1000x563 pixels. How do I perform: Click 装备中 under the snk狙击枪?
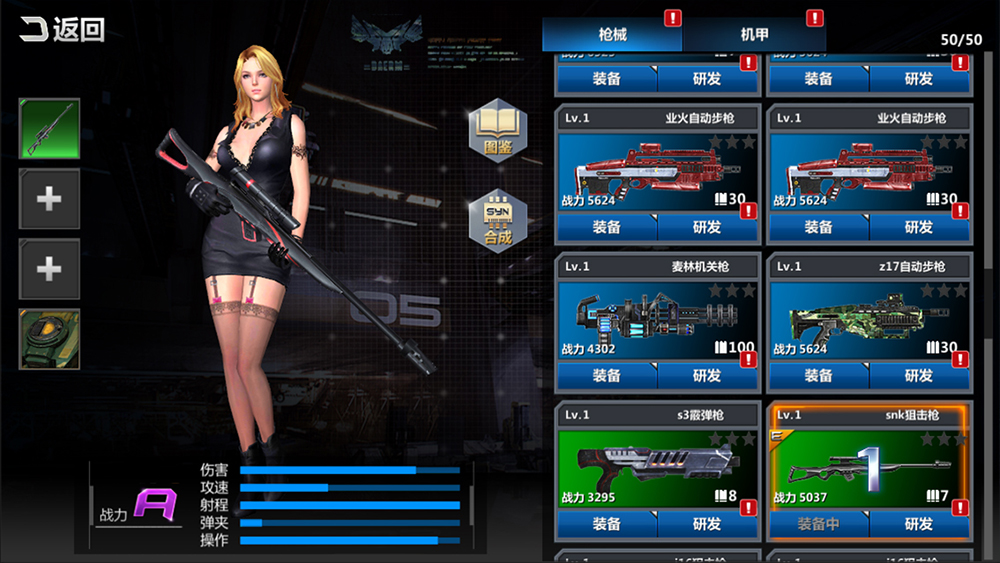pos(818,524)
